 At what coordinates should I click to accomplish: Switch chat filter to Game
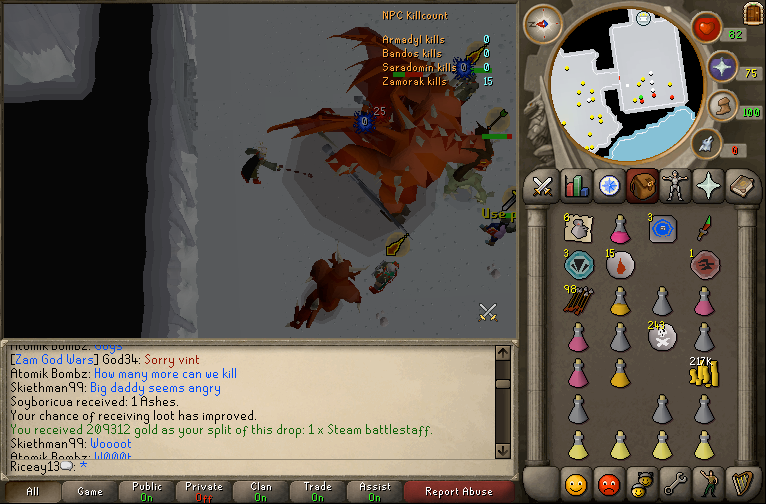tap(89, 491)
